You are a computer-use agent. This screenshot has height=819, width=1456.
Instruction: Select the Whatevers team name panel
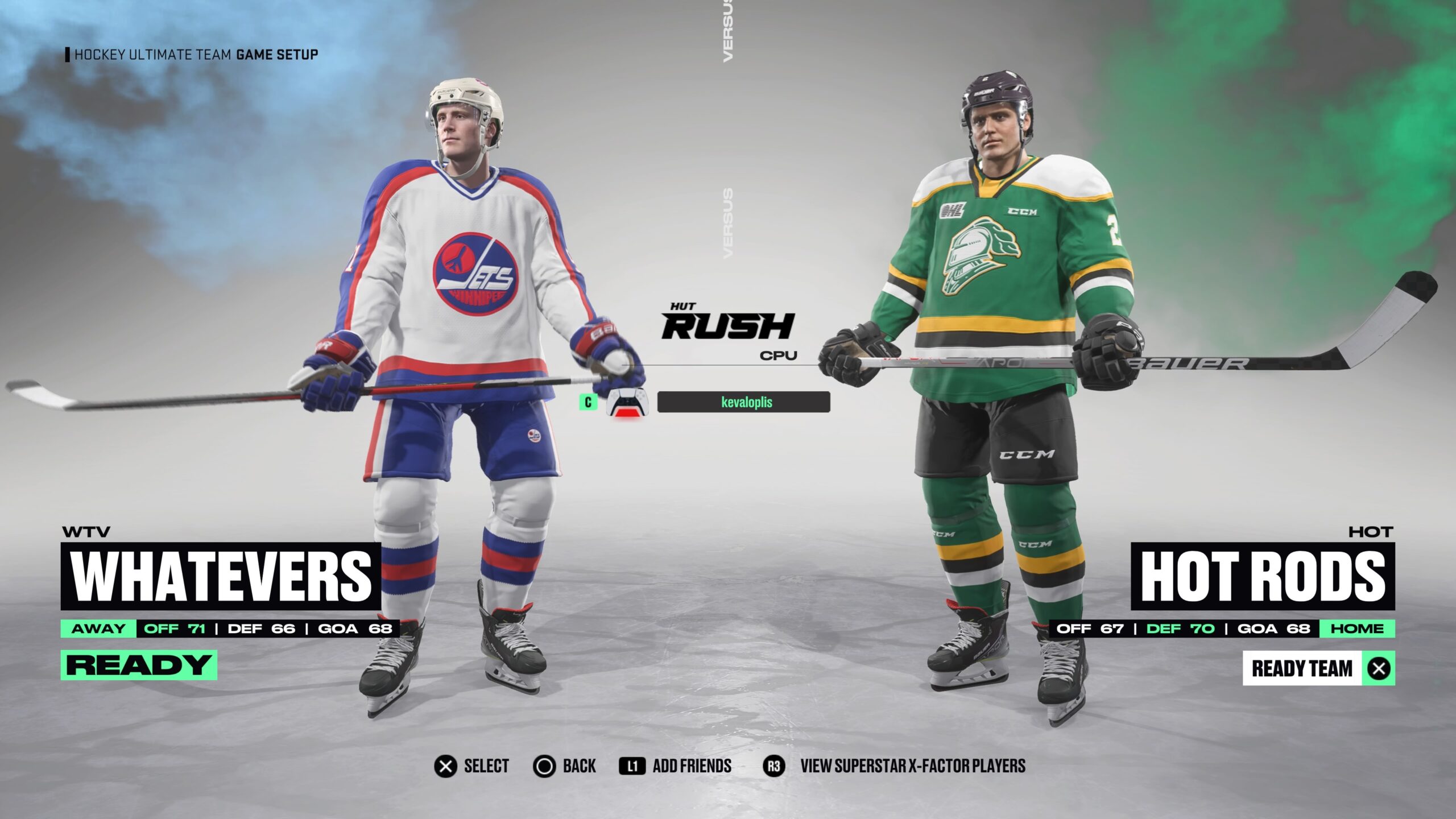pos(221,576)
